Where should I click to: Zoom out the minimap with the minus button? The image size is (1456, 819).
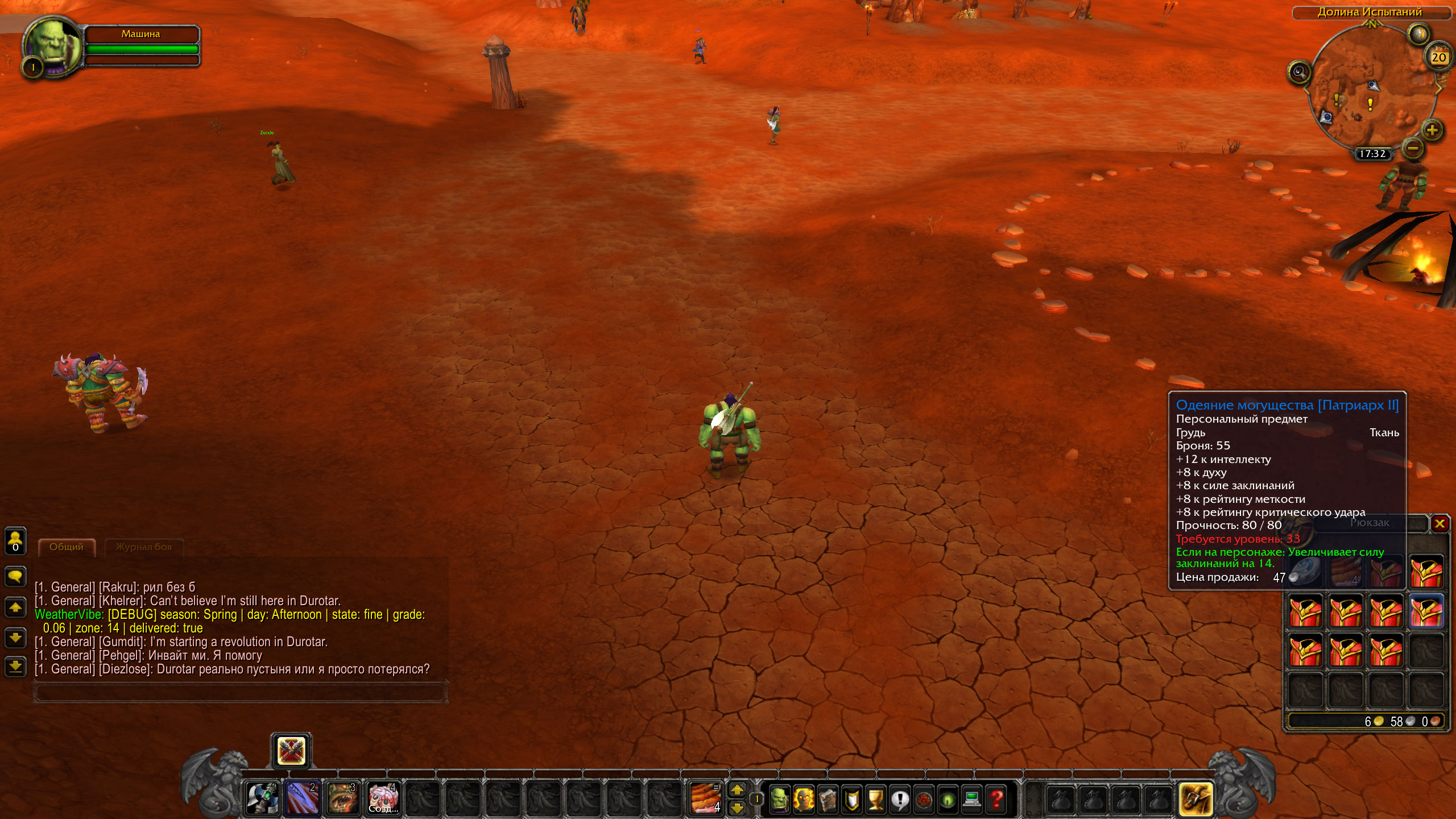1413,149
